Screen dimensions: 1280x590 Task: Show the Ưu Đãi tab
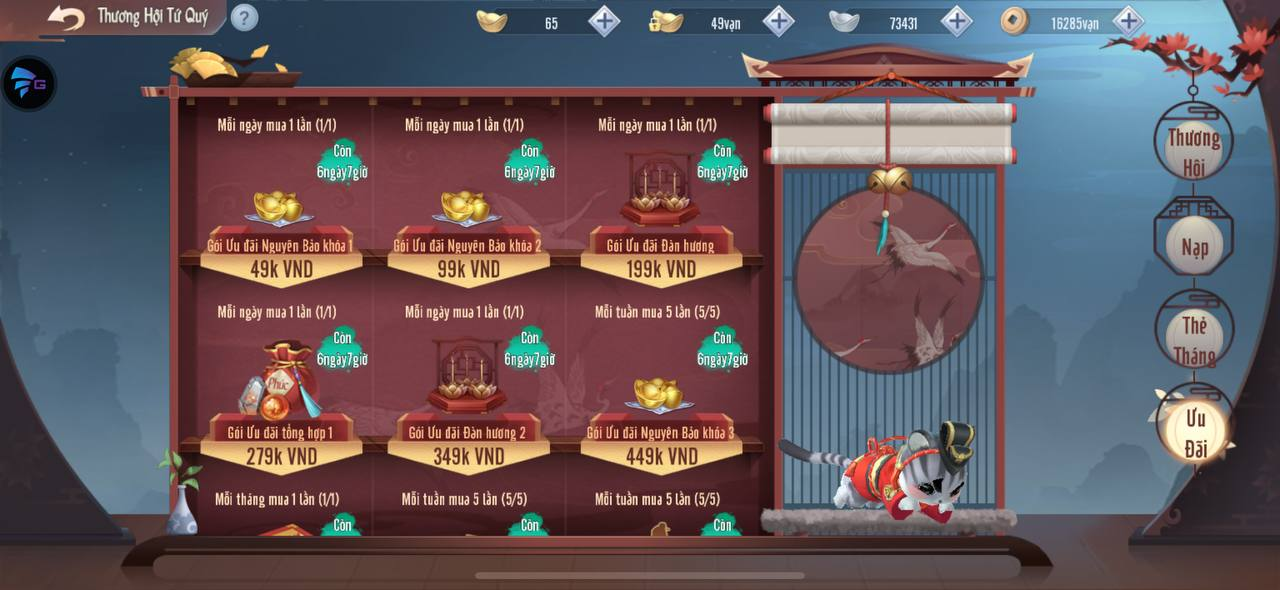tap(1195, 432)
